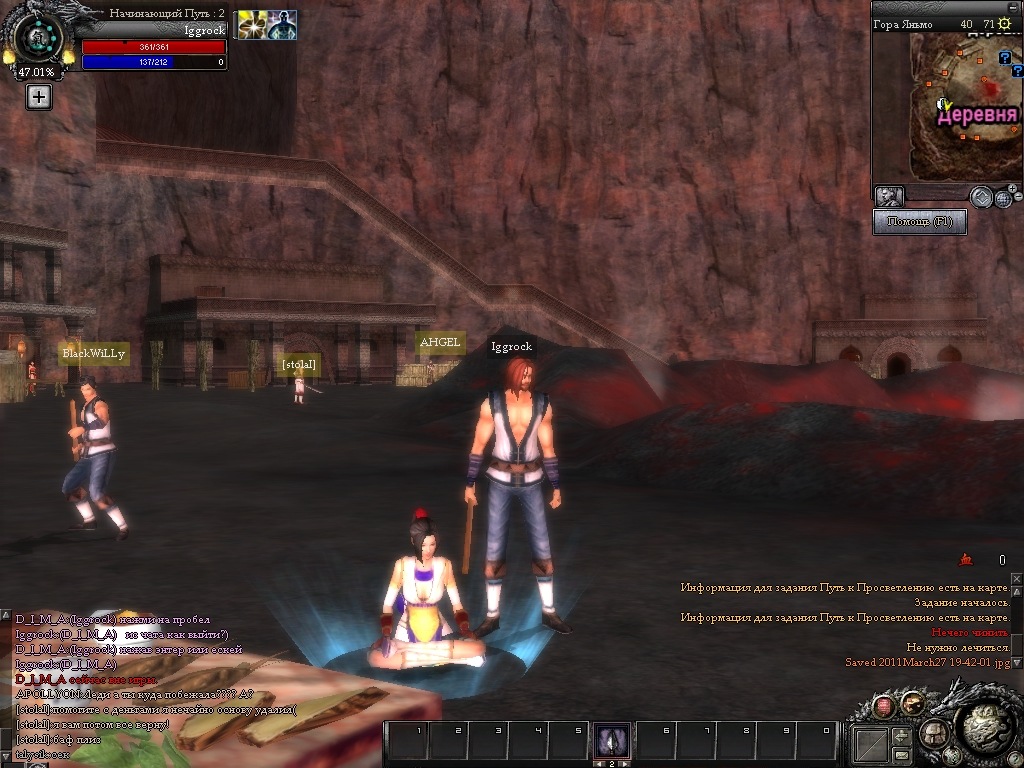Screen dimensions: 1024x768
Task: Click the portrait icon below the minimap
Action: (x=889, y=196)
